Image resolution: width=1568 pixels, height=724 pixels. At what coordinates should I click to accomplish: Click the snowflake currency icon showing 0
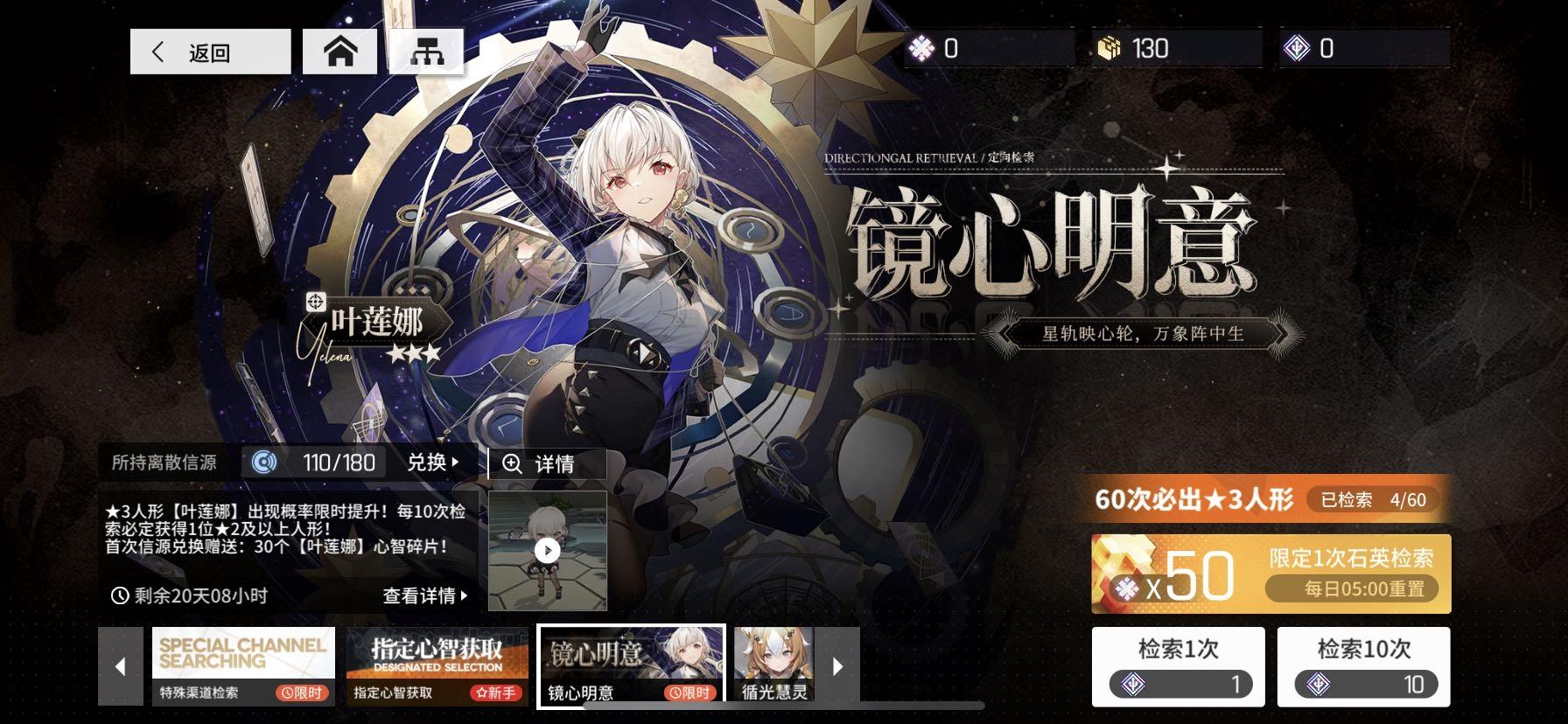pos(922,48)
